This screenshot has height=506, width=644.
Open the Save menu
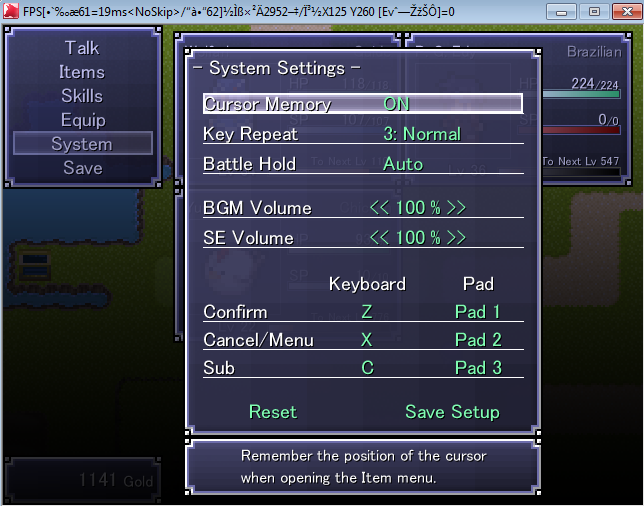[x=82, y=168]
